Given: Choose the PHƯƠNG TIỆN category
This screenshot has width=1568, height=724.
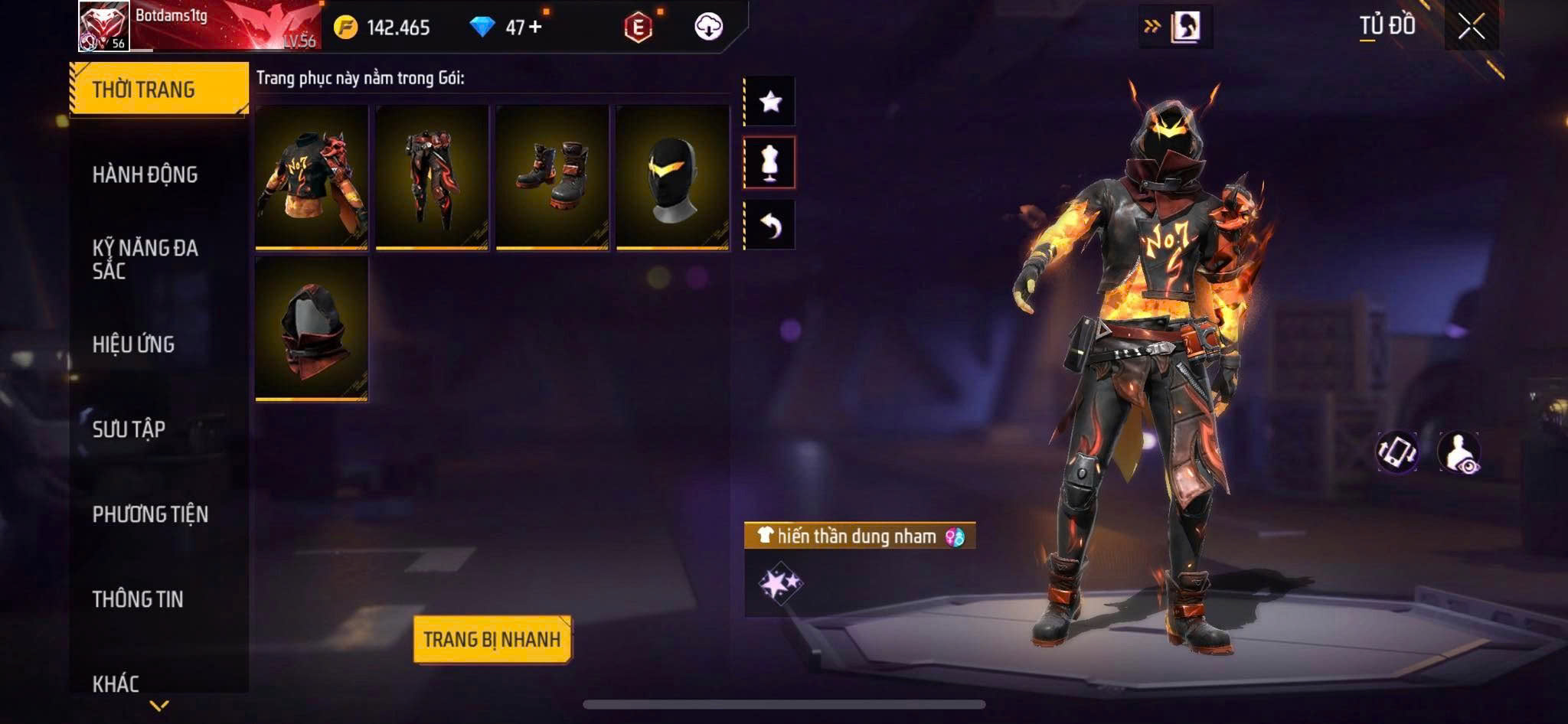Looking at the screenshot, I should click(150, 514).
